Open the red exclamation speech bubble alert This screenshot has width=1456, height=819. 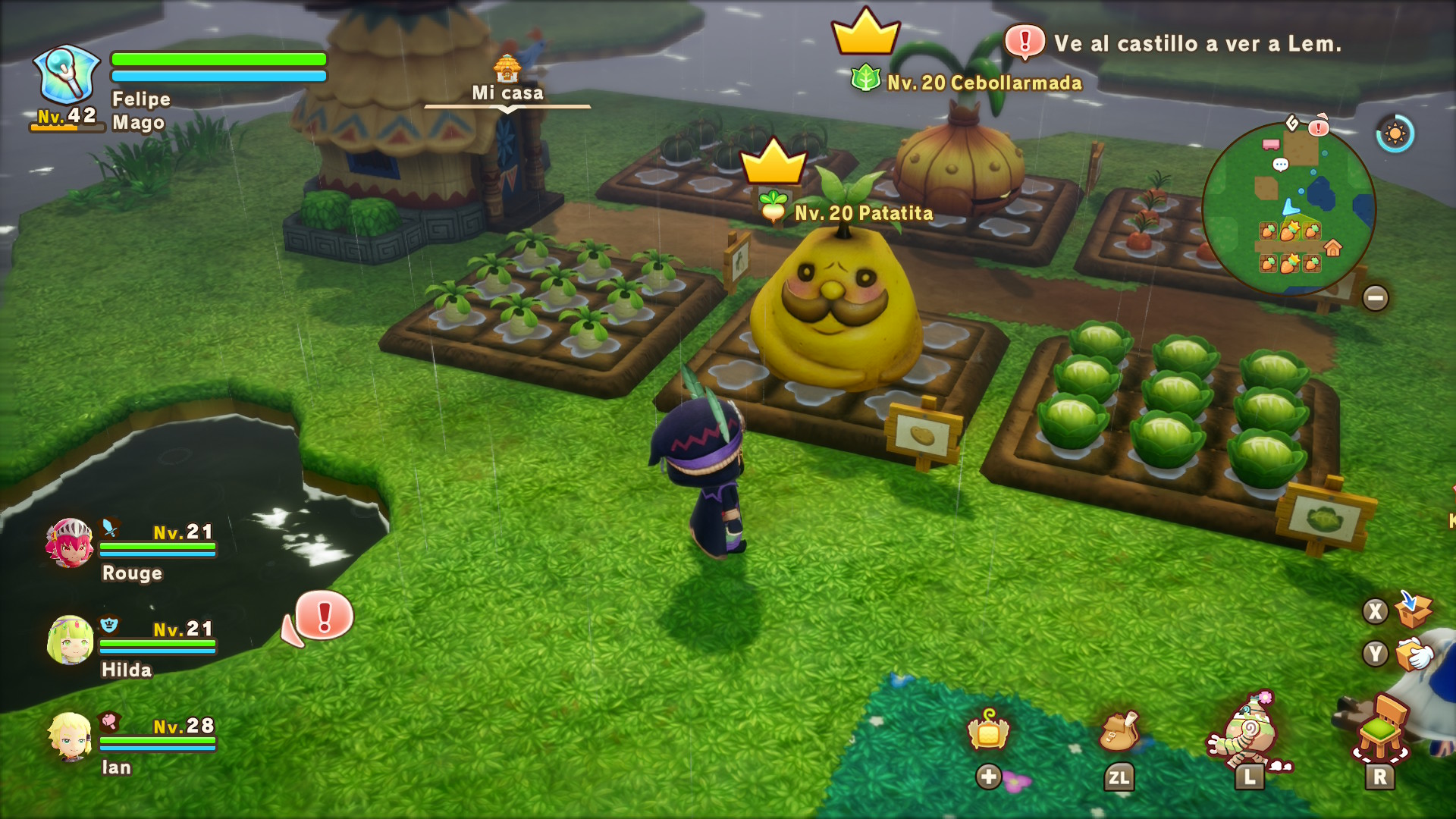[x=322, y=616]
